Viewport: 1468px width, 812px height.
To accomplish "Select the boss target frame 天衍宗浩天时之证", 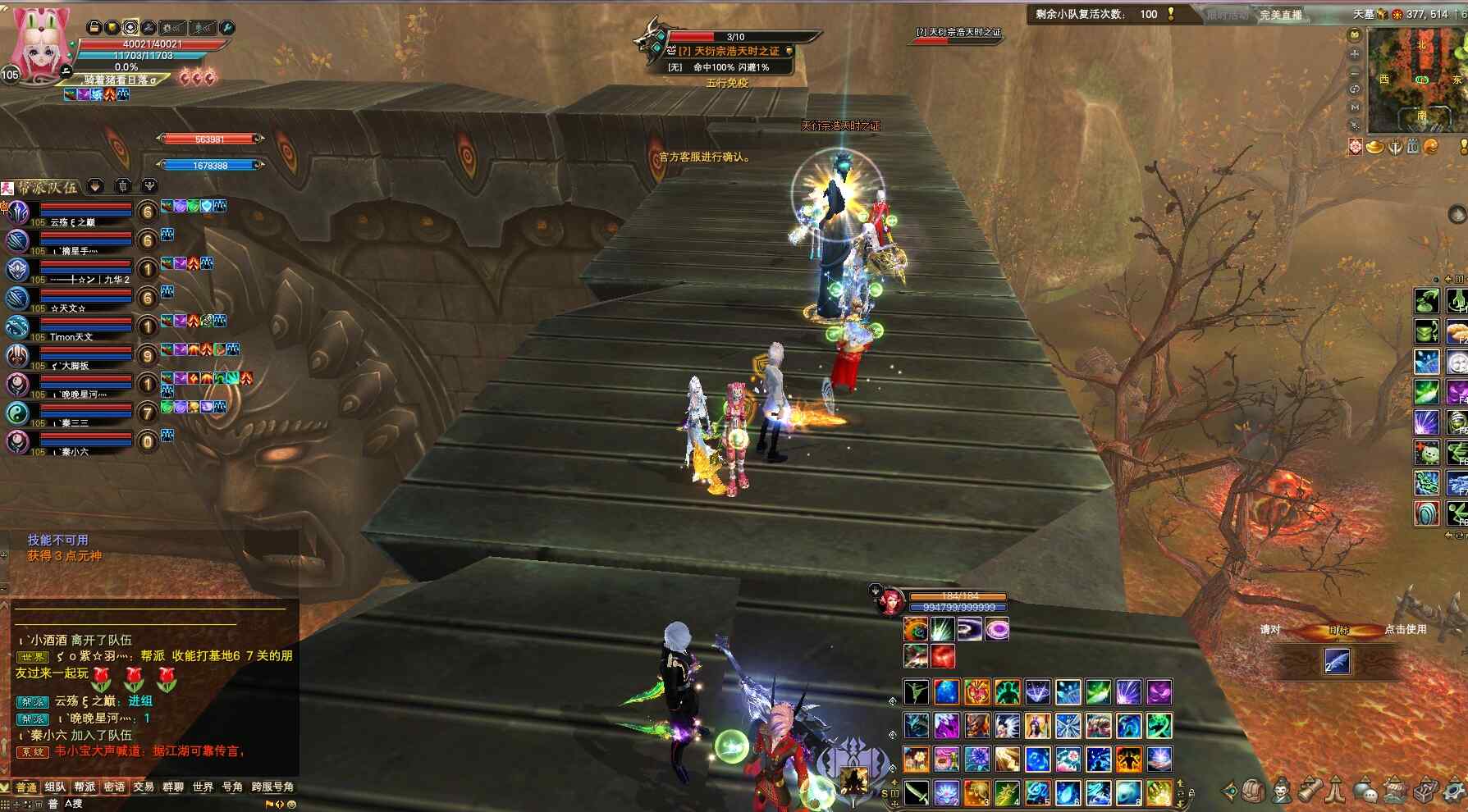I will coord(729,51).
